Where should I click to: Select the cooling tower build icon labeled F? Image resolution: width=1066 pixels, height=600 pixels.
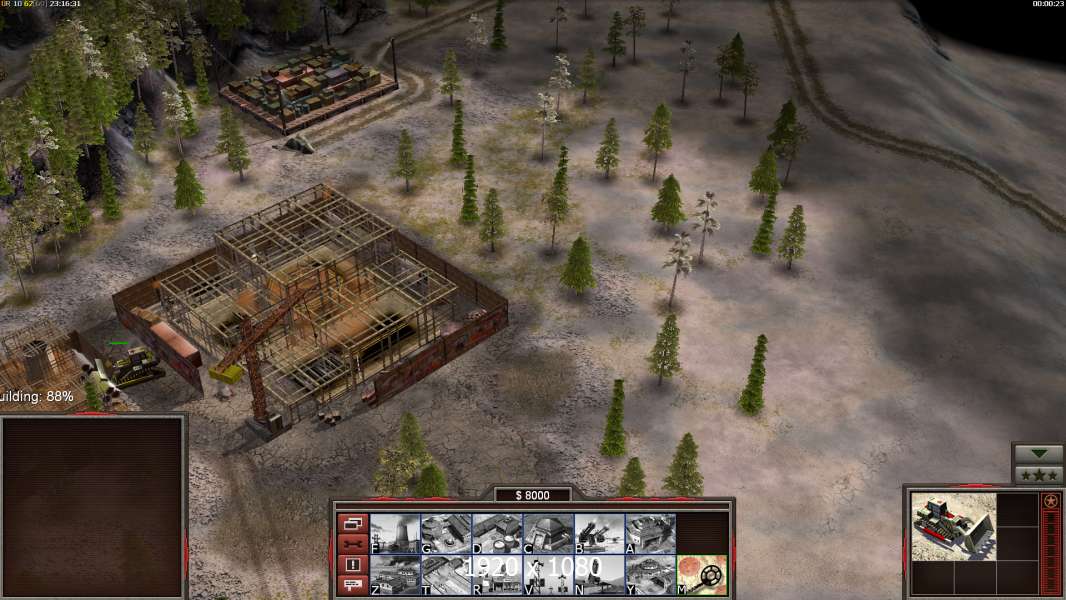[395, 534]
